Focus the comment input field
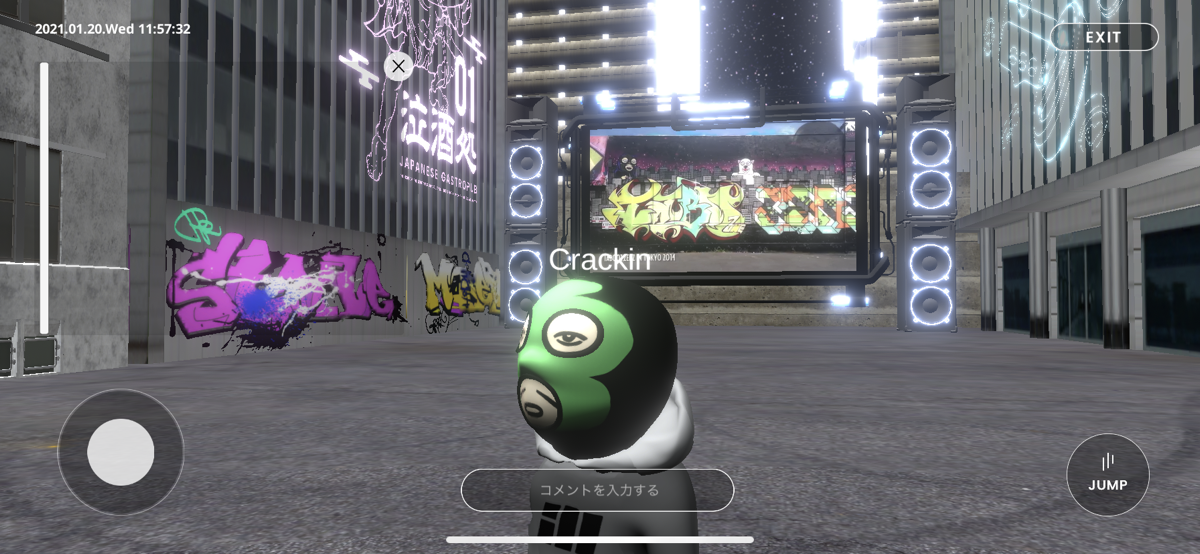1200x554 pixels. click(x=598, y=490)
